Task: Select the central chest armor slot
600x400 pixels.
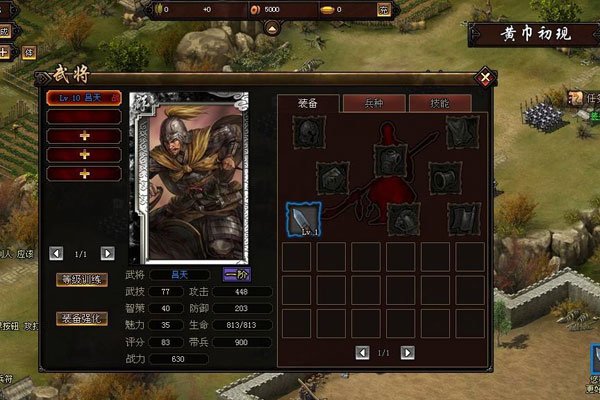Action: click(390, 160)
